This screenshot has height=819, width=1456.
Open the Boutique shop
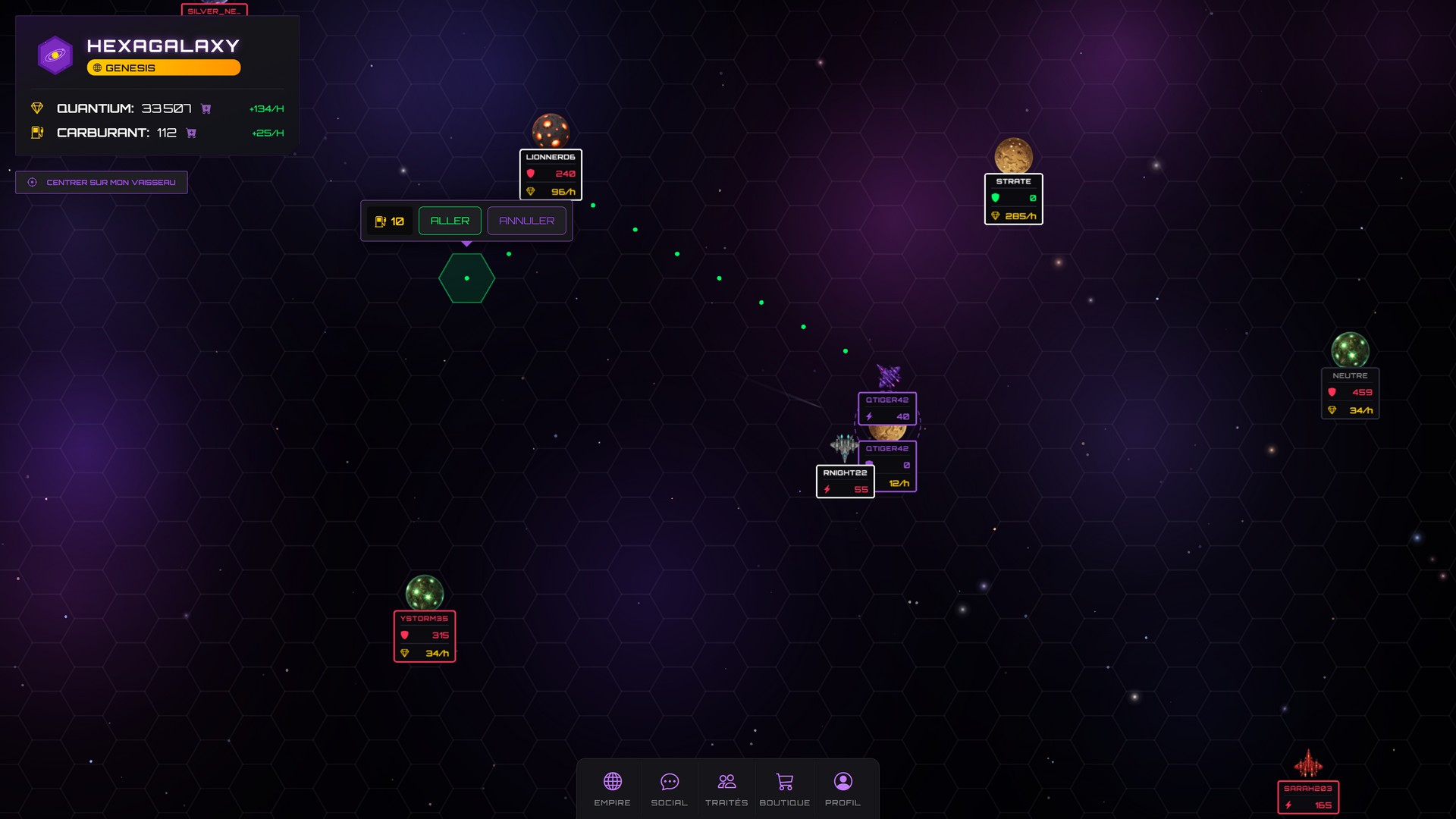[784, 789]
